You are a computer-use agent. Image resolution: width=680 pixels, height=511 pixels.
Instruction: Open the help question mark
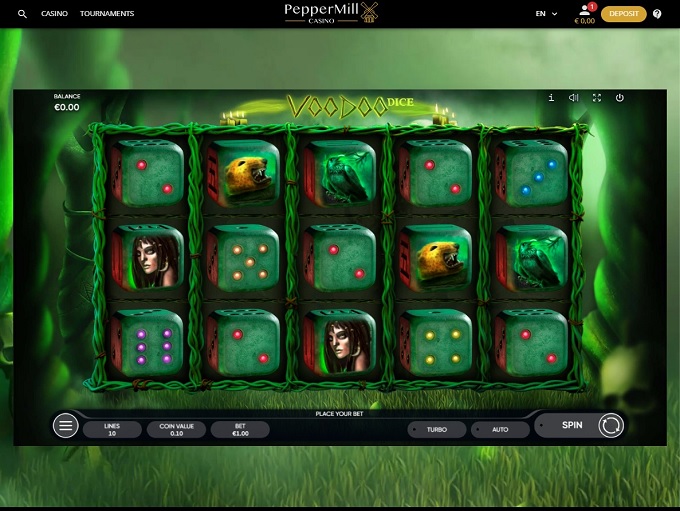pos(657,14)
